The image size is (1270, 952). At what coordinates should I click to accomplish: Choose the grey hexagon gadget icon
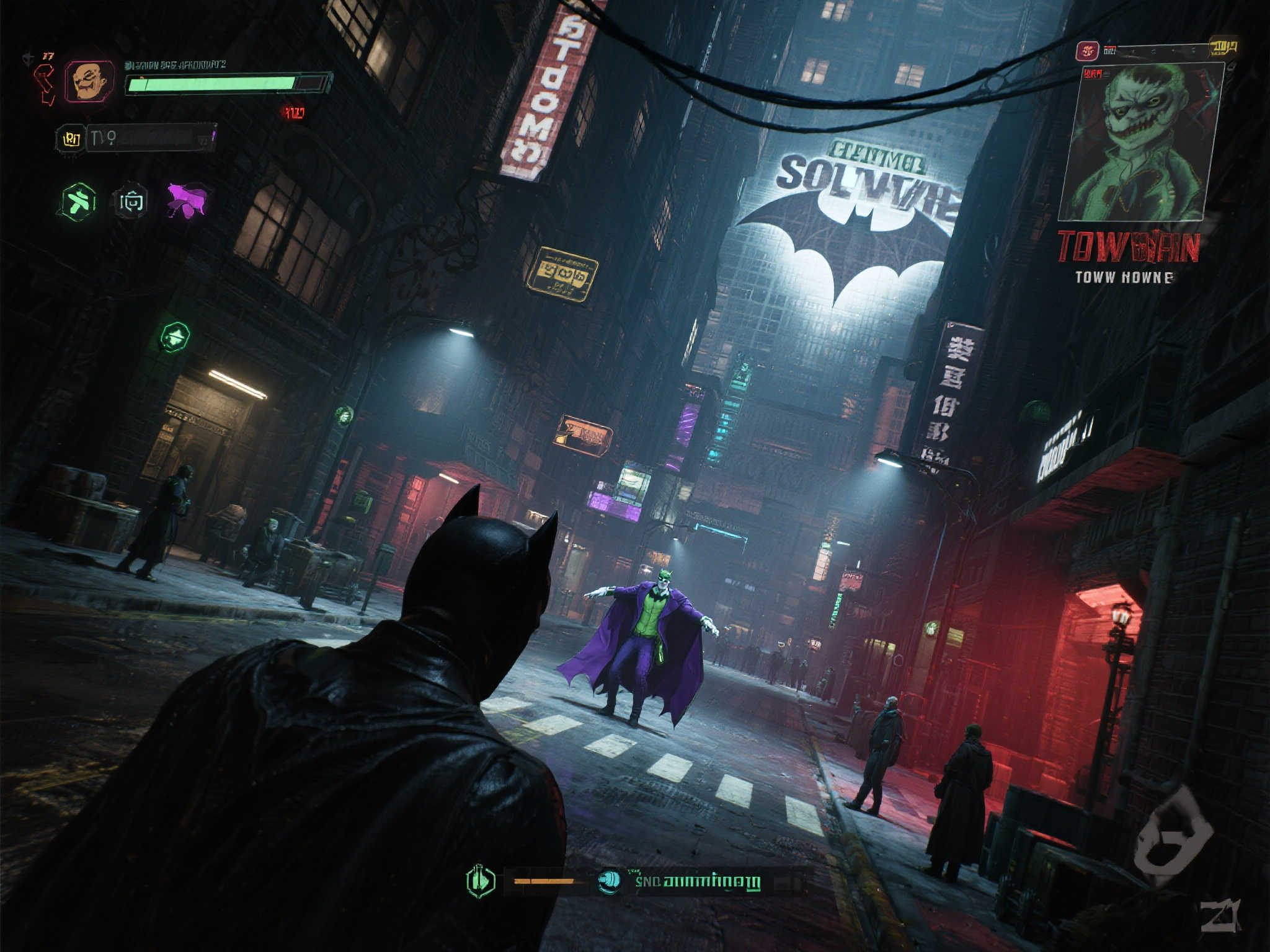[x=131, y=201]
